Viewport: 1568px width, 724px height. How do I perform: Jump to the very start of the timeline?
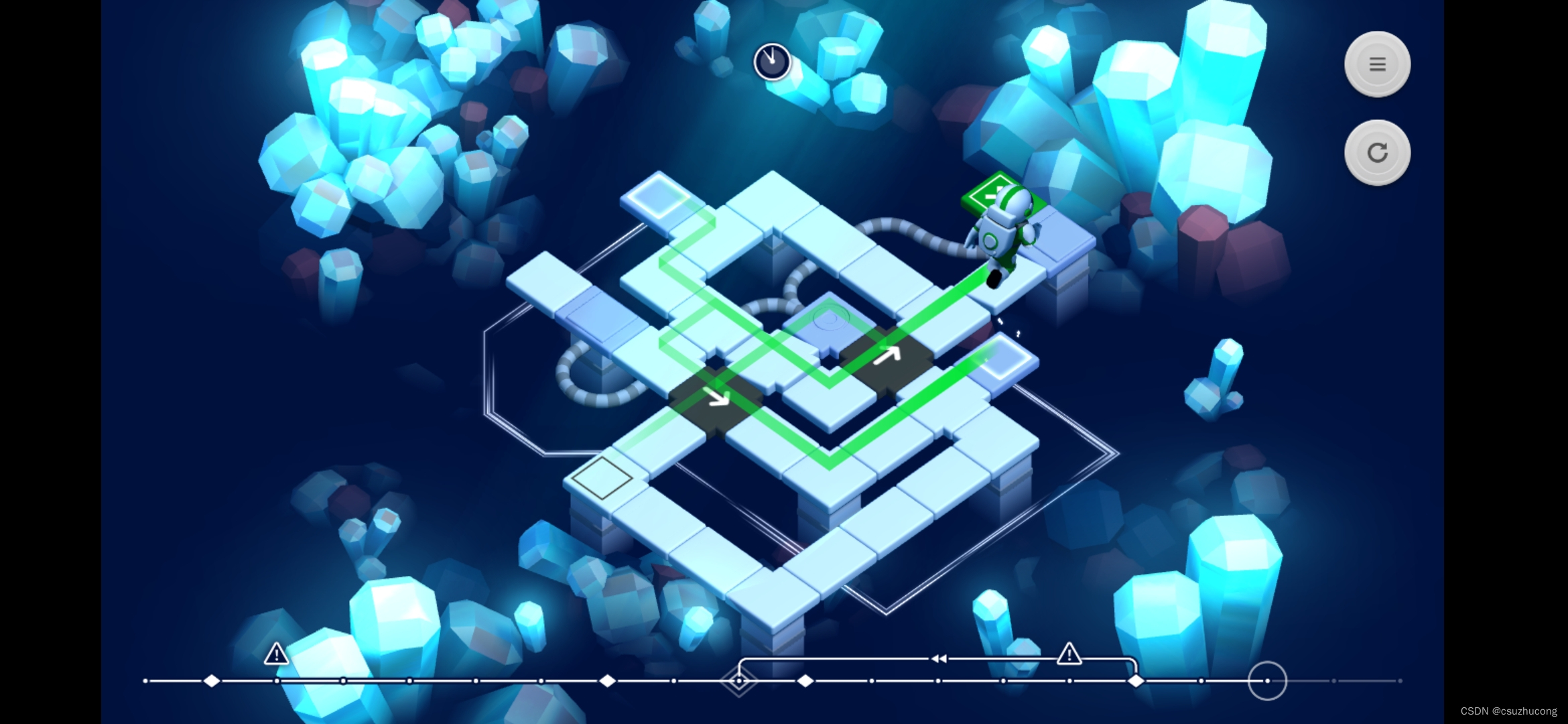click(x=146, y=680)
